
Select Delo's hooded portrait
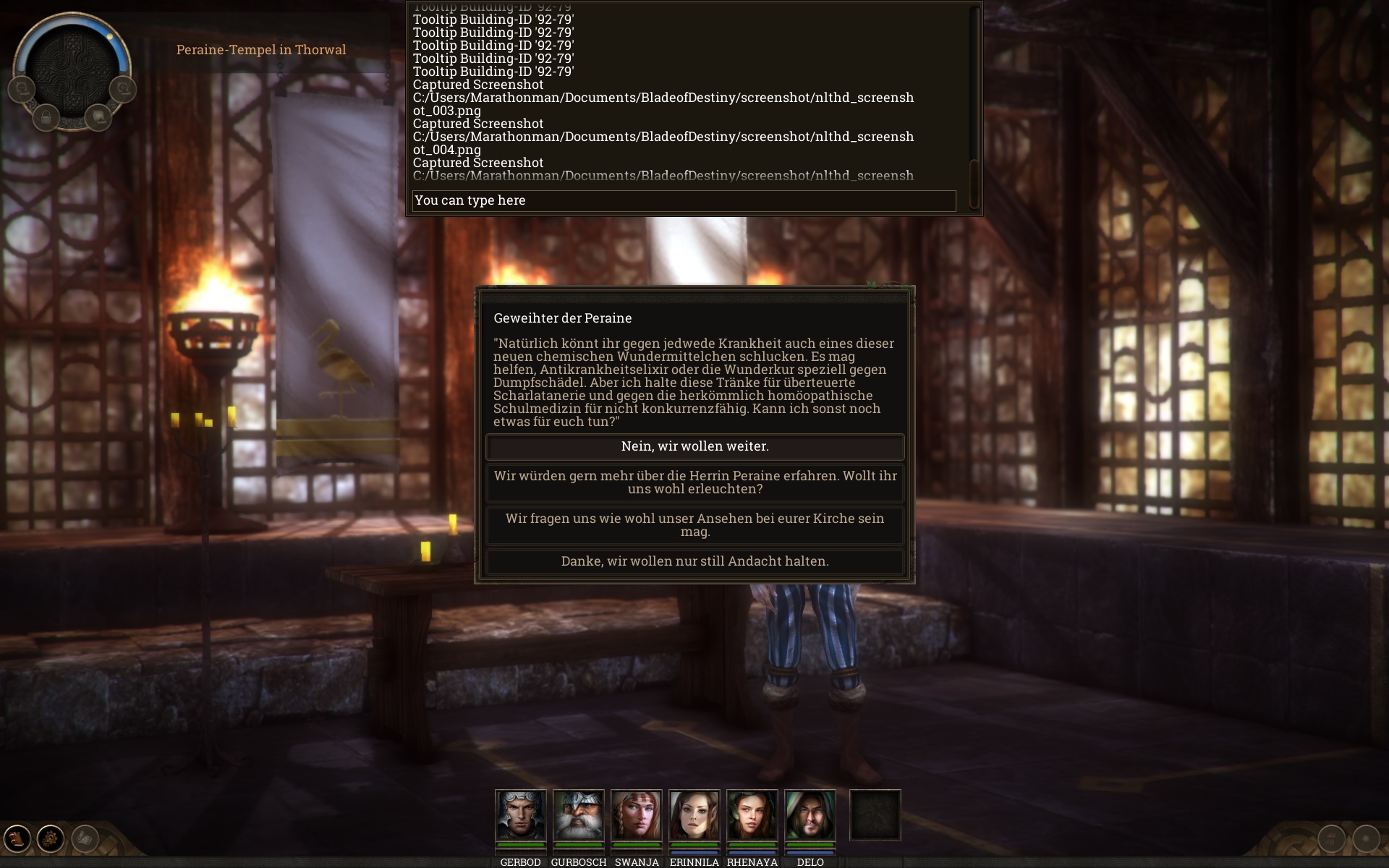pyautogui.click(x=810, y=815)
